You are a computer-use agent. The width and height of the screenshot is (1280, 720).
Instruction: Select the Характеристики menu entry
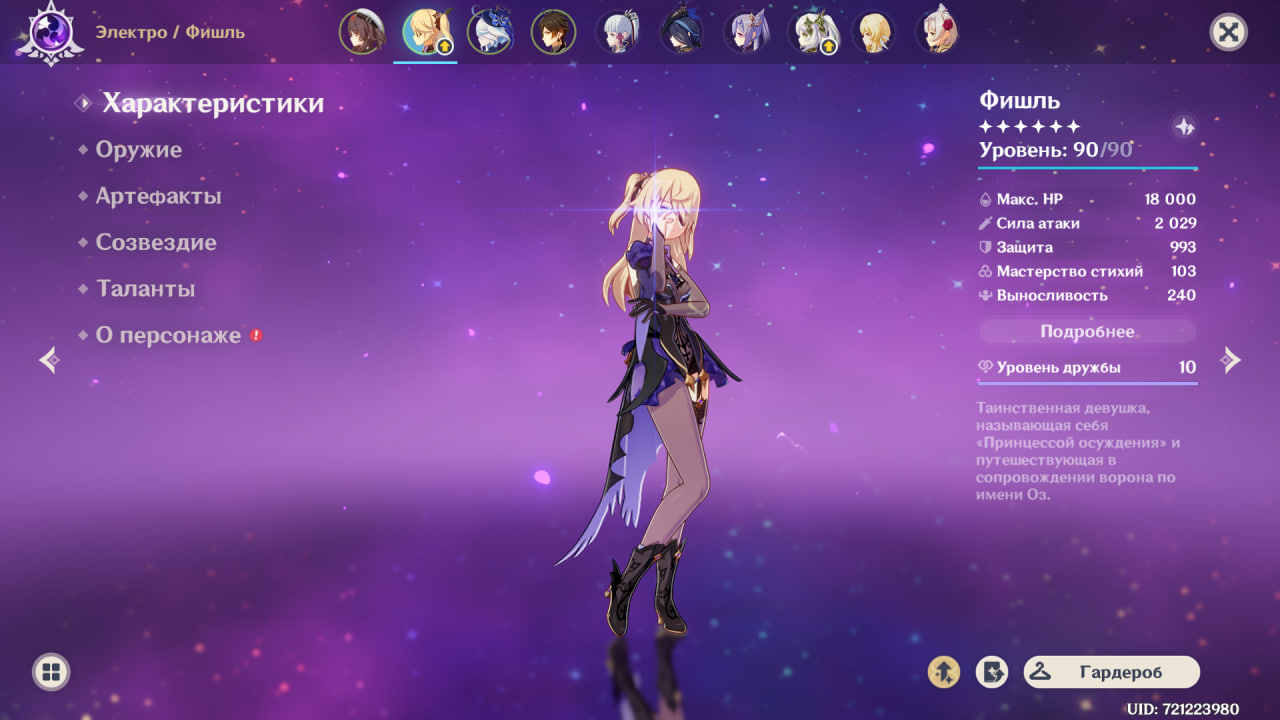(212, 103)
